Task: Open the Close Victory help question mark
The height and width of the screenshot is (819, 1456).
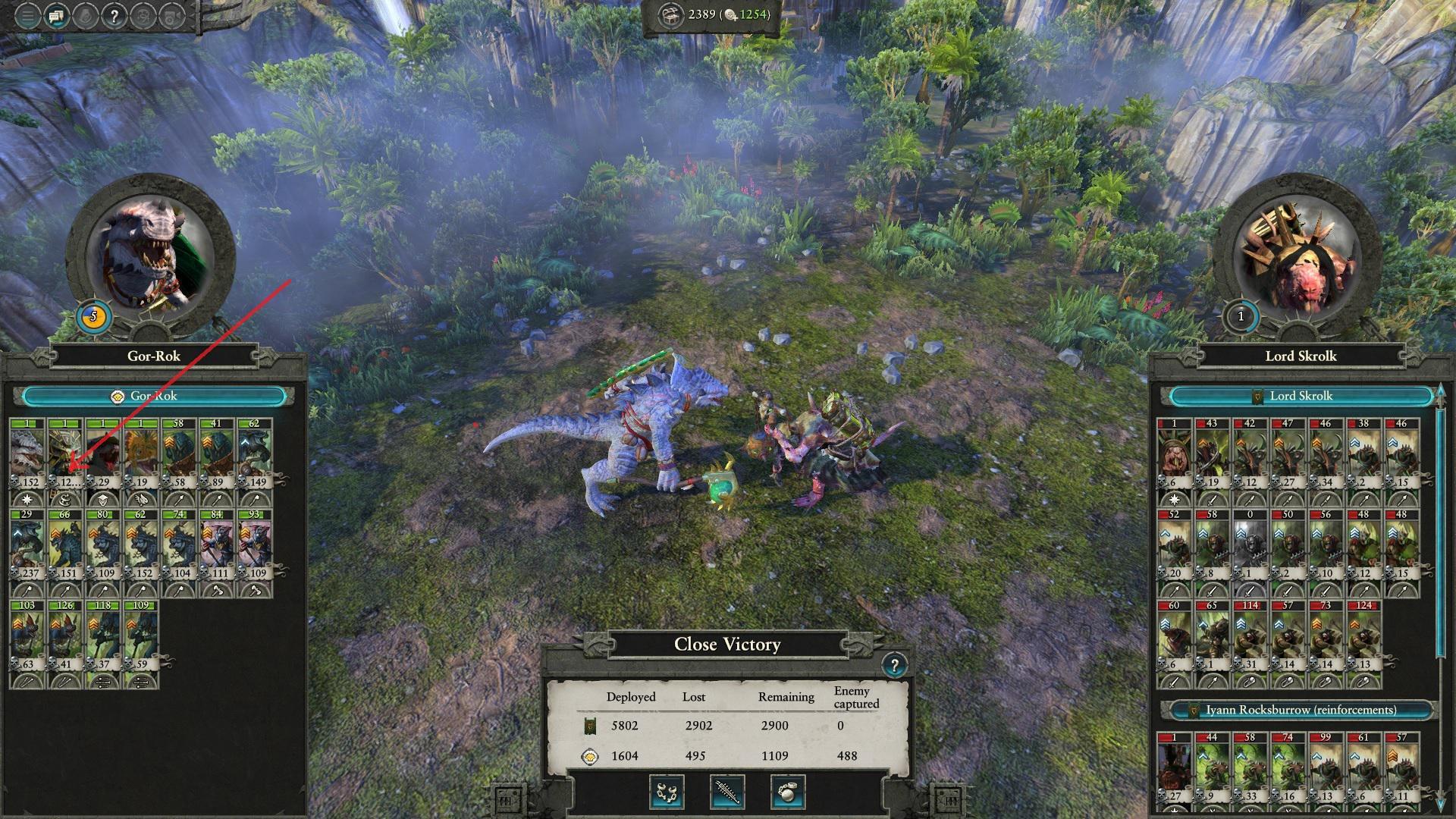Action: point(898,667)
